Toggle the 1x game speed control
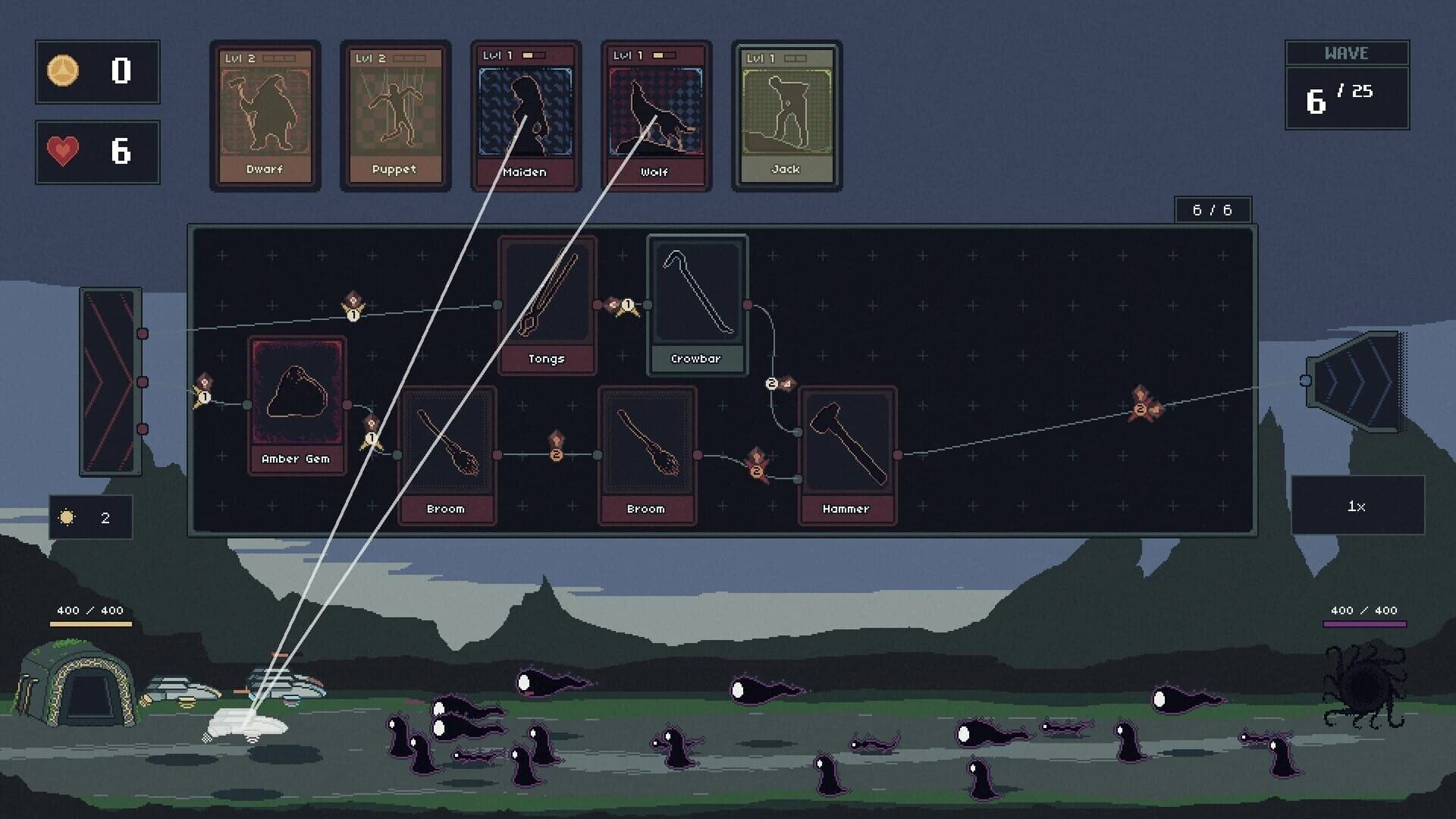 pos(1357,507)
